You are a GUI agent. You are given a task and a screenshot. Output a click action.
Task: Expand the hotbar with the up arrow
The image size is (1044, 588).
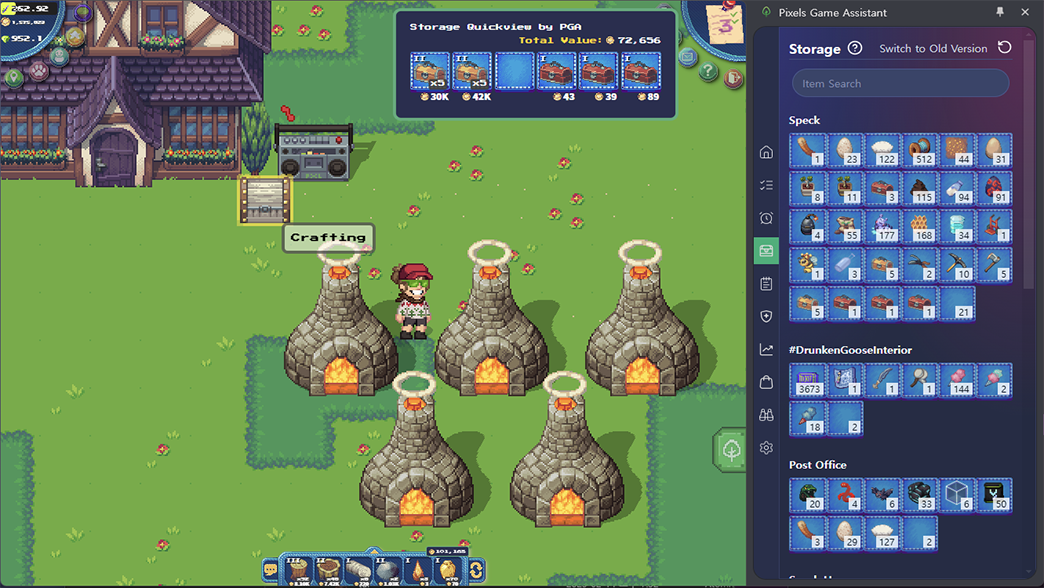(x=373, y=550)
